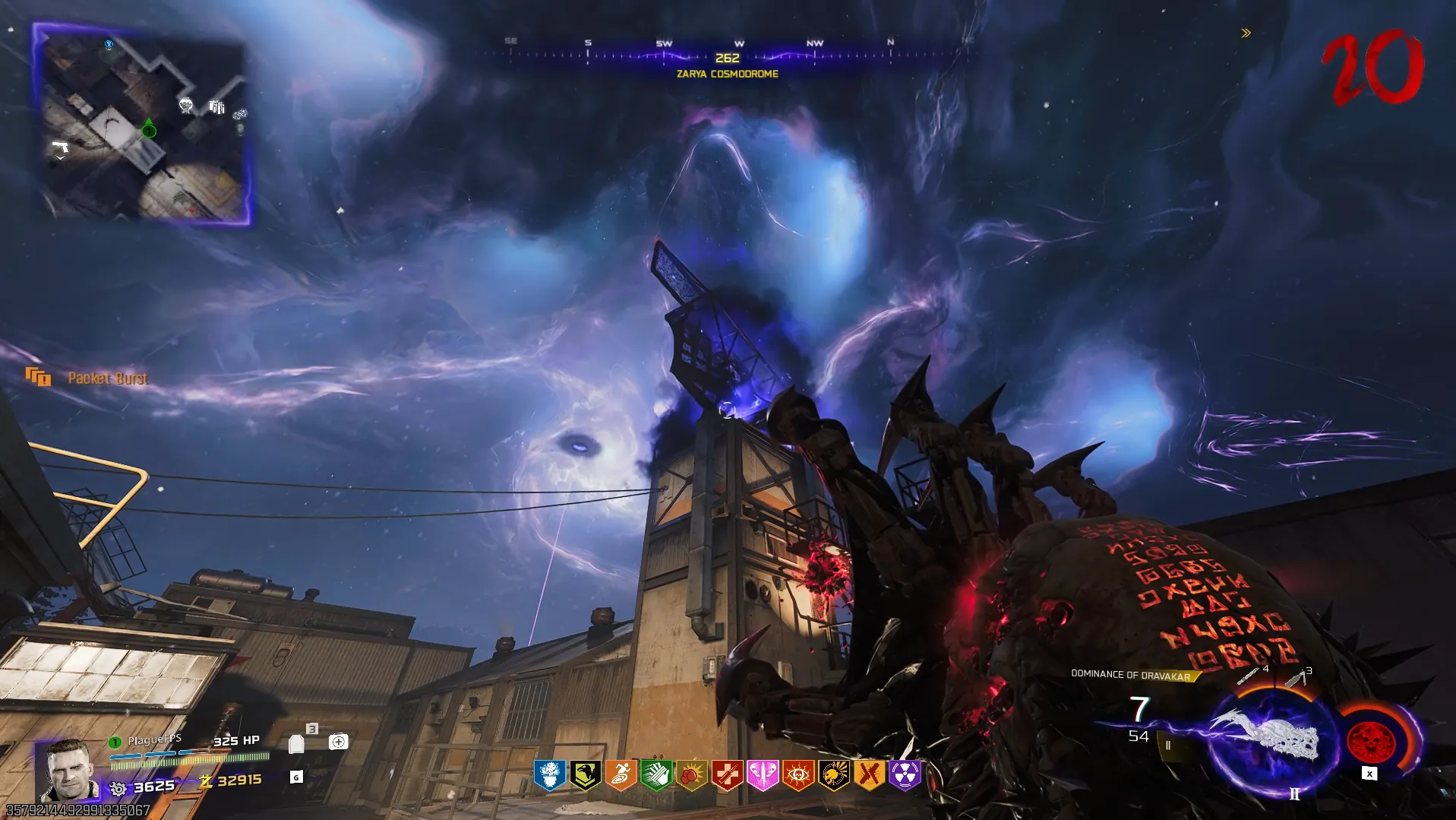Click the black and yellow bird perk
Image resolution: width=1456 pixels, height=820 pixels.
pyautogui.click(x=585, y=775)
